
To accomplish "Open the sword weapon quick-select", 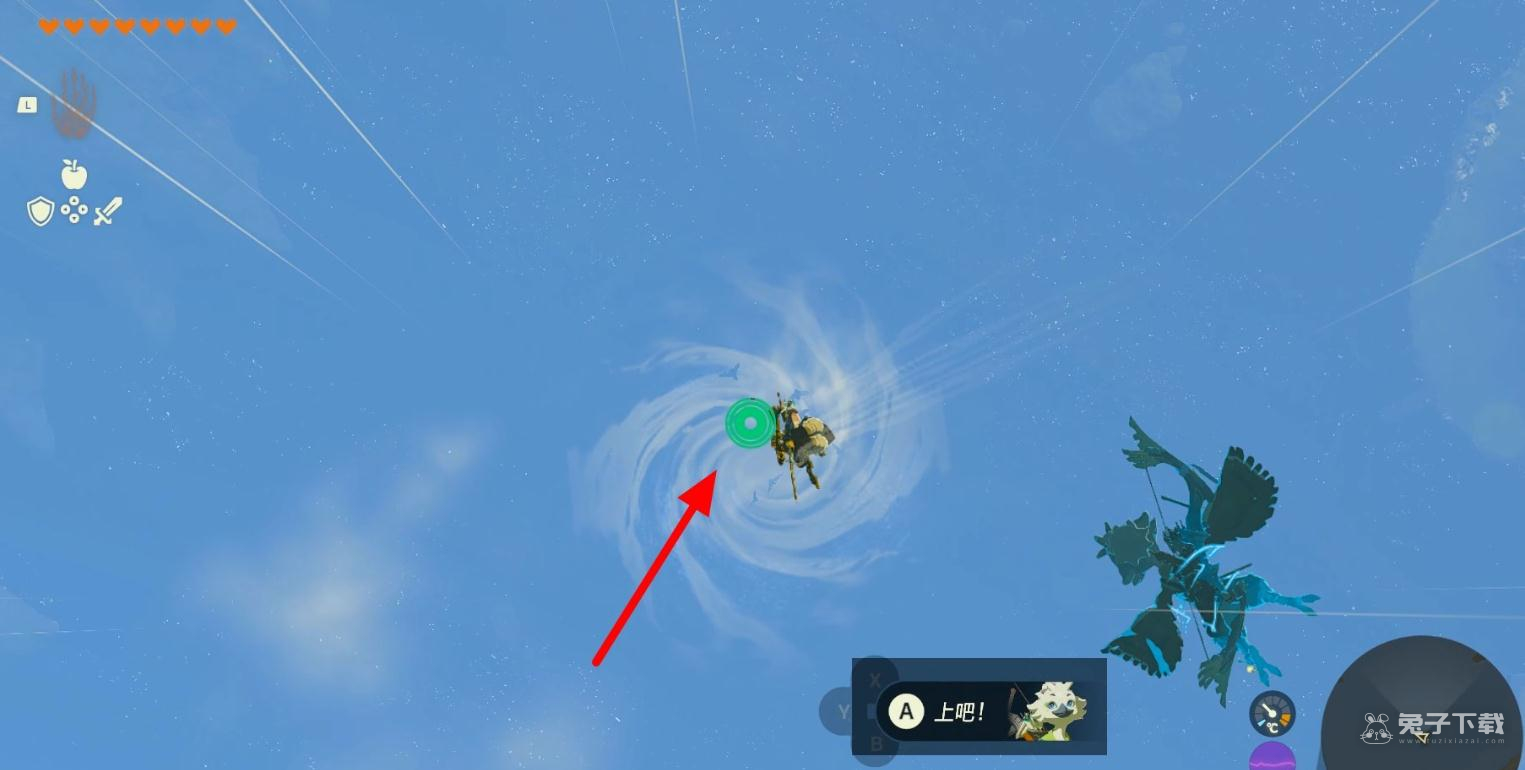I will pos(107,211).
